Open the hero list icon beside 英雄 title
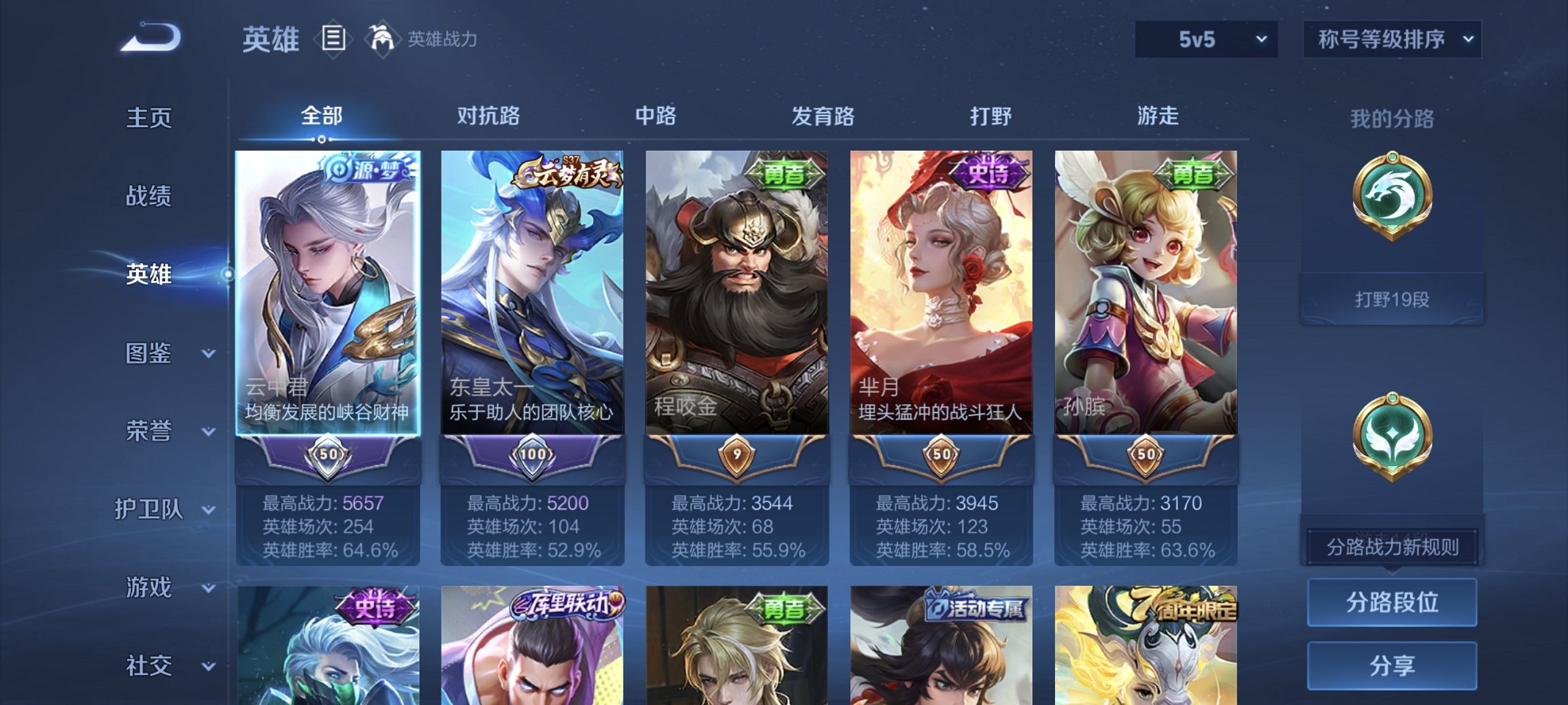This screenshot has width=1568, height=705. 333,39
